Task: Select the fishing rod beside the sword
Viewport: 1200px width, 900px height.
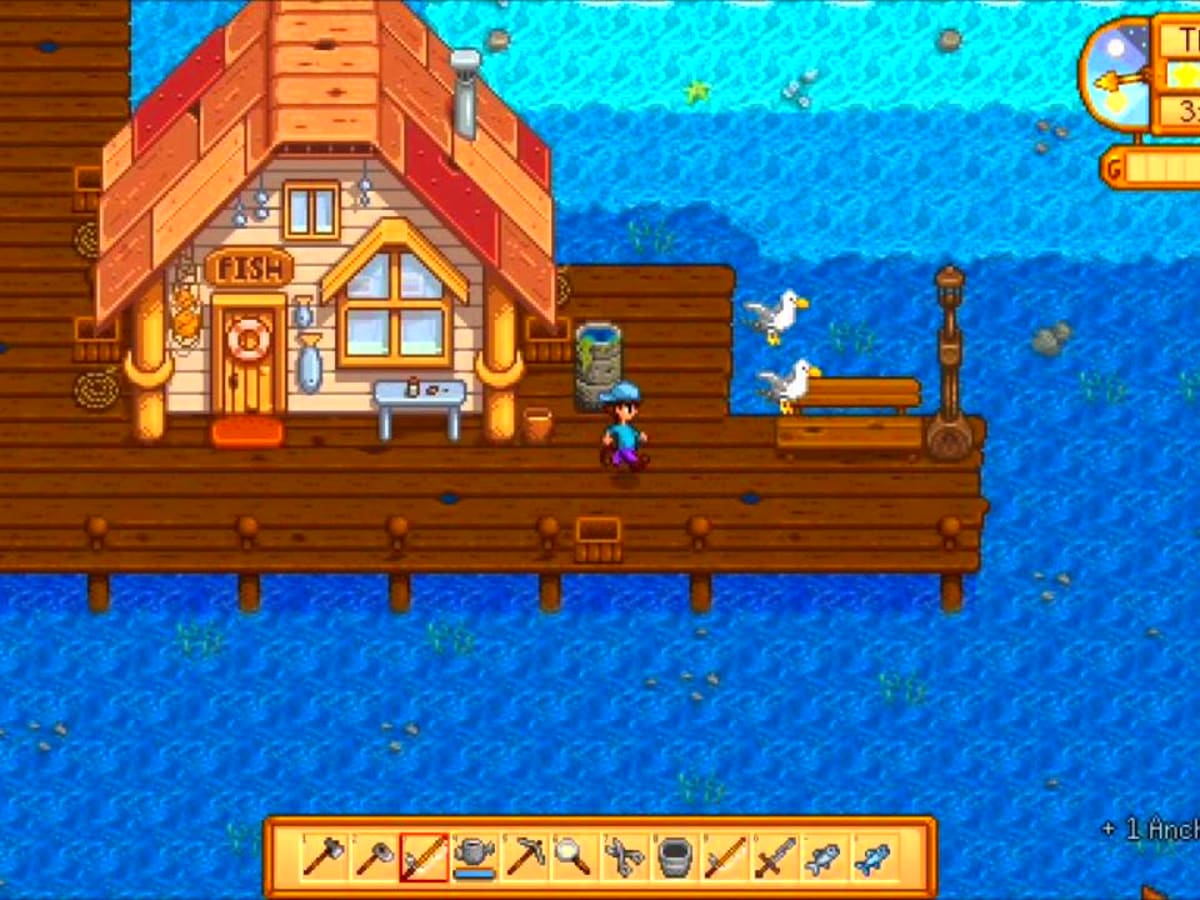Action: click(x=724, y=857)
